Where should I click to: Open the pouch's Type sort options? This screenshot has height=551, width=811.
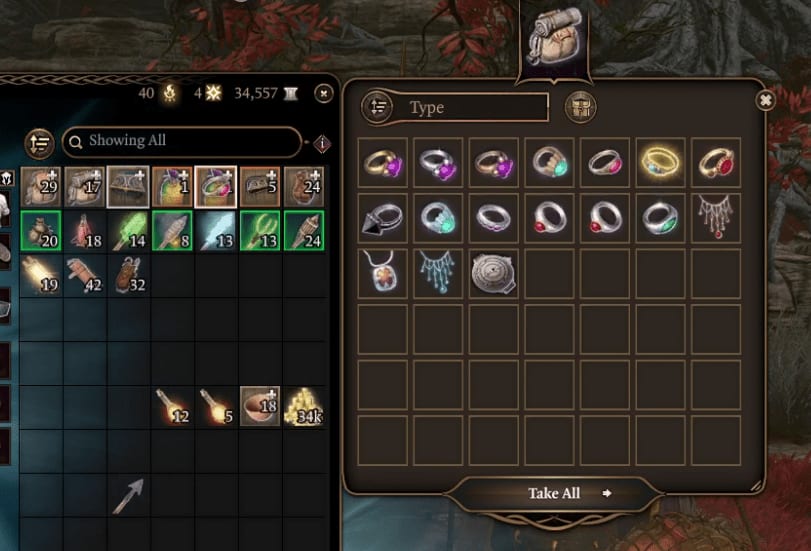click(377, 107)
